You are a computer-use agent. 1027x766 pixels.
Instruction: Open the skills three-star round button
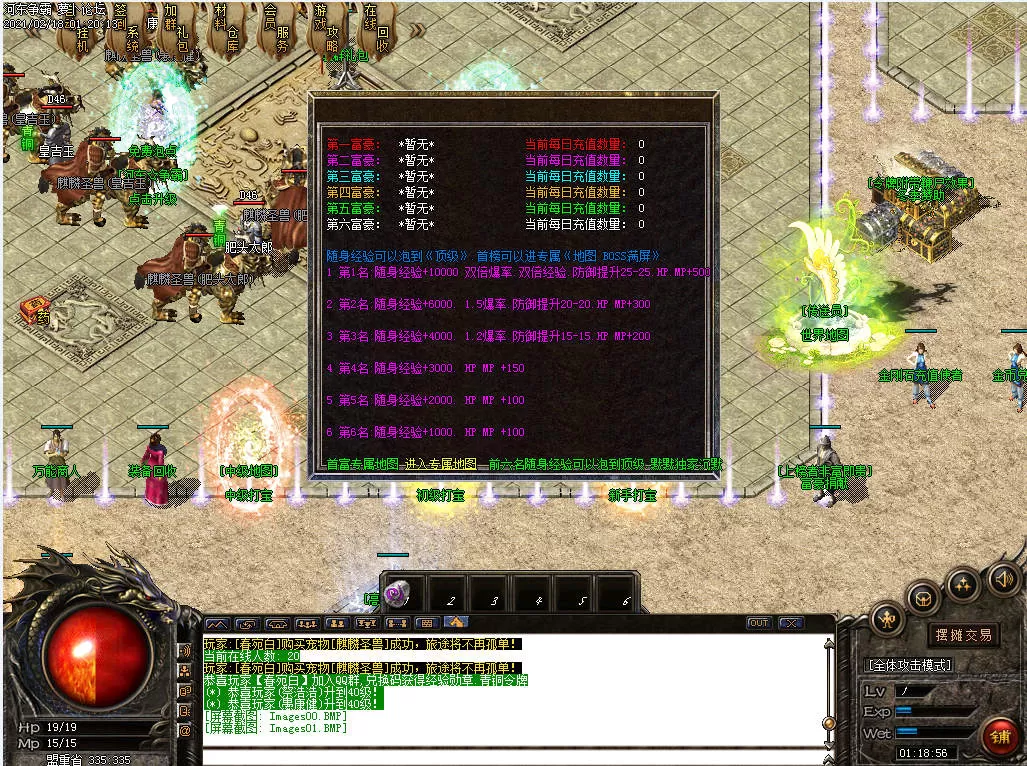click(x=962, y=582)
